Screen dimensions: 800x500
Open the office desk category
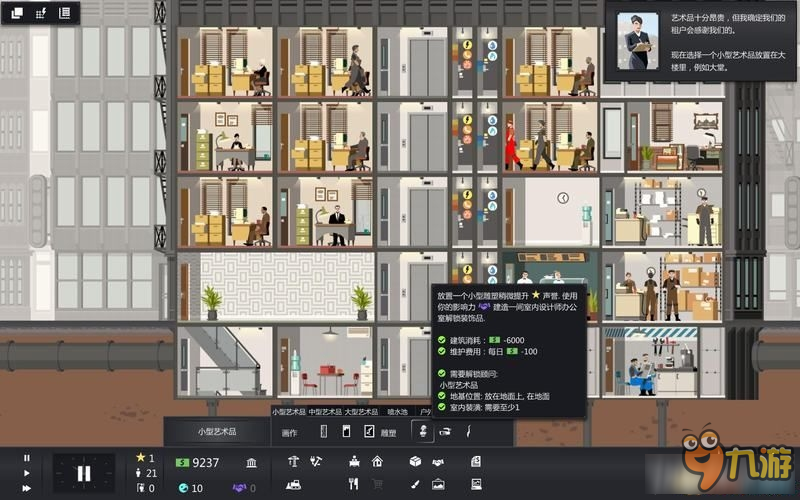click(x=355, y=462)
